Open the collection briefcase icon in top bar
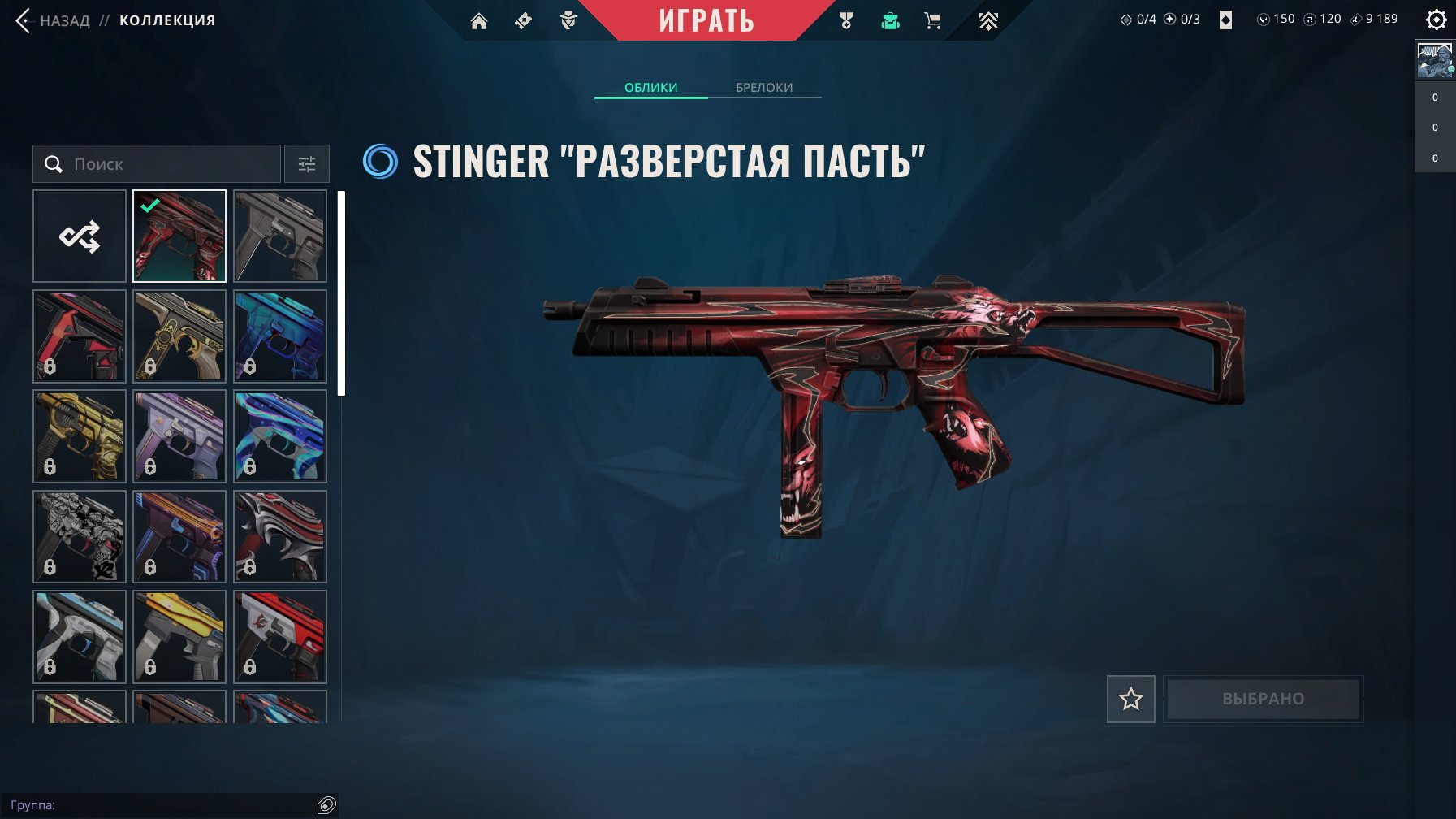This screenshot has height=819, width=1456. click(x=890, y=21)
